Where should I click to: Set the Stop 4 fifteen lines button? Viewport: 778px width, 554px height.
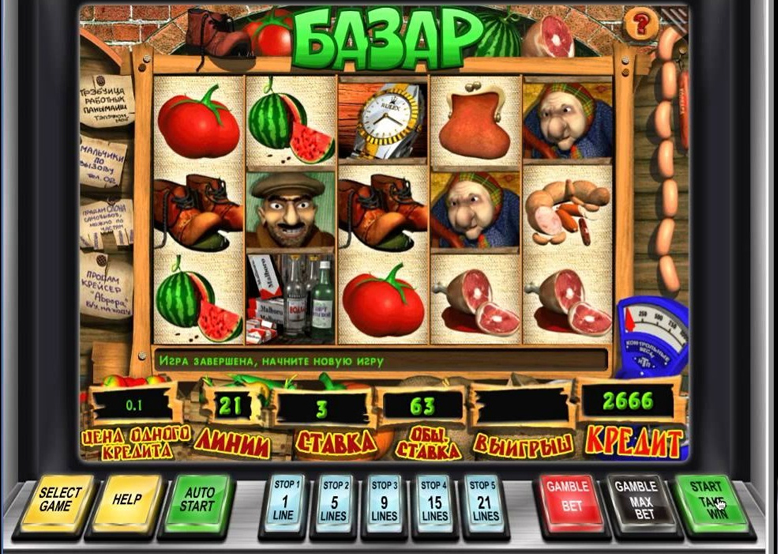434,500
